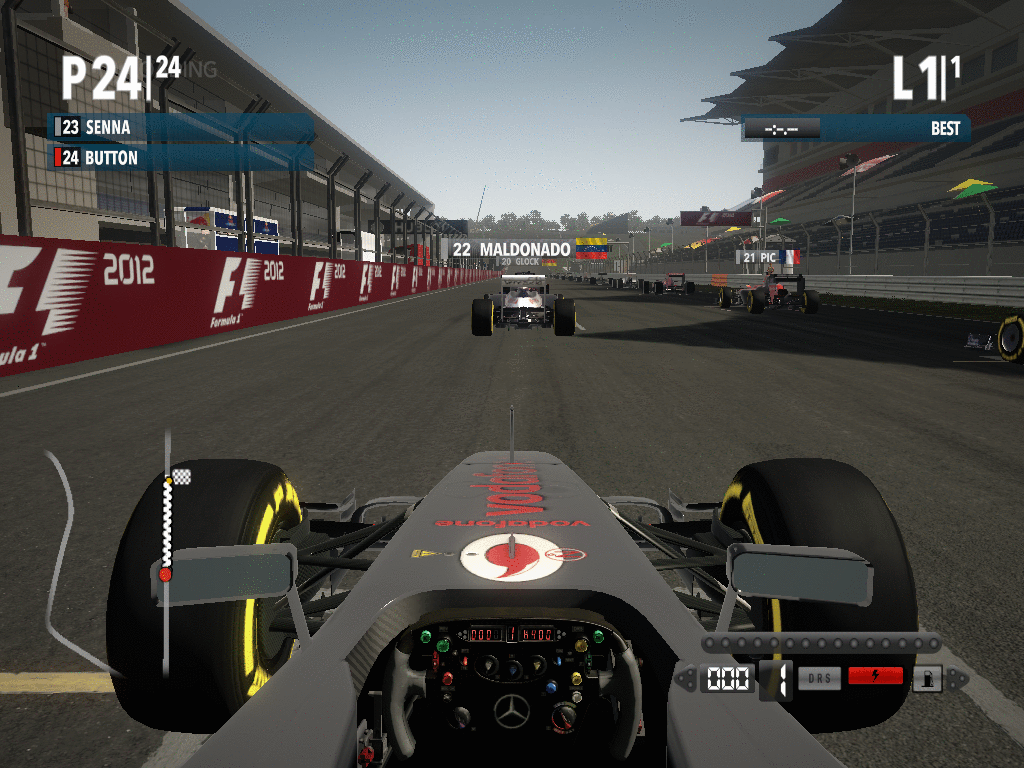Click the 22 Maldonado driver tag
Image resolution: width=1024 pixels, height=768 pixels.
click(525, 248)
